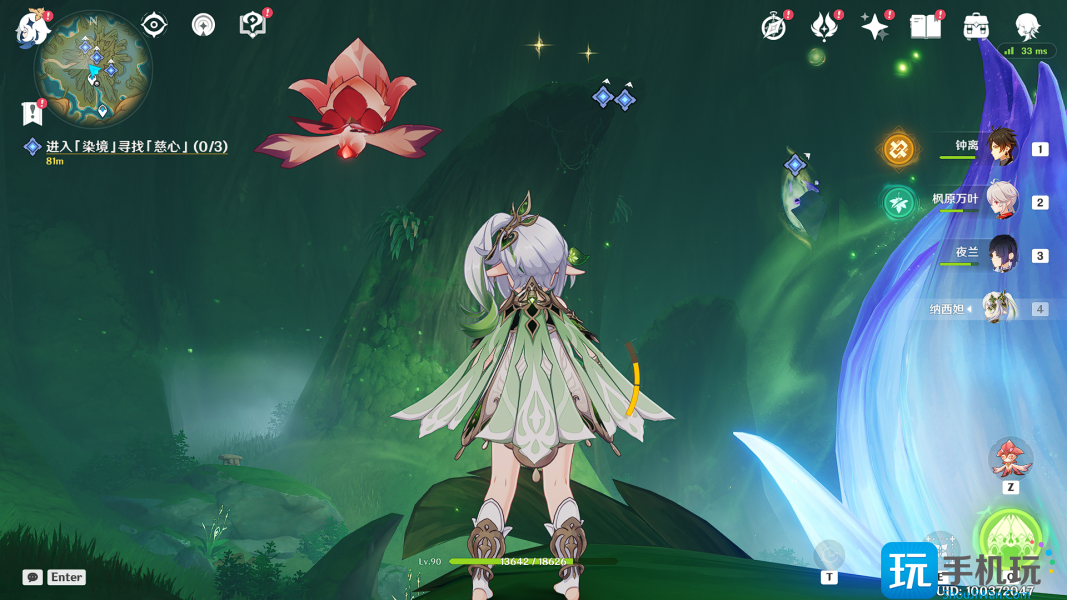Open the chat speech bubble
Image resolution: width=1067 pixels, height=600 pixels.
click(33, 577)
